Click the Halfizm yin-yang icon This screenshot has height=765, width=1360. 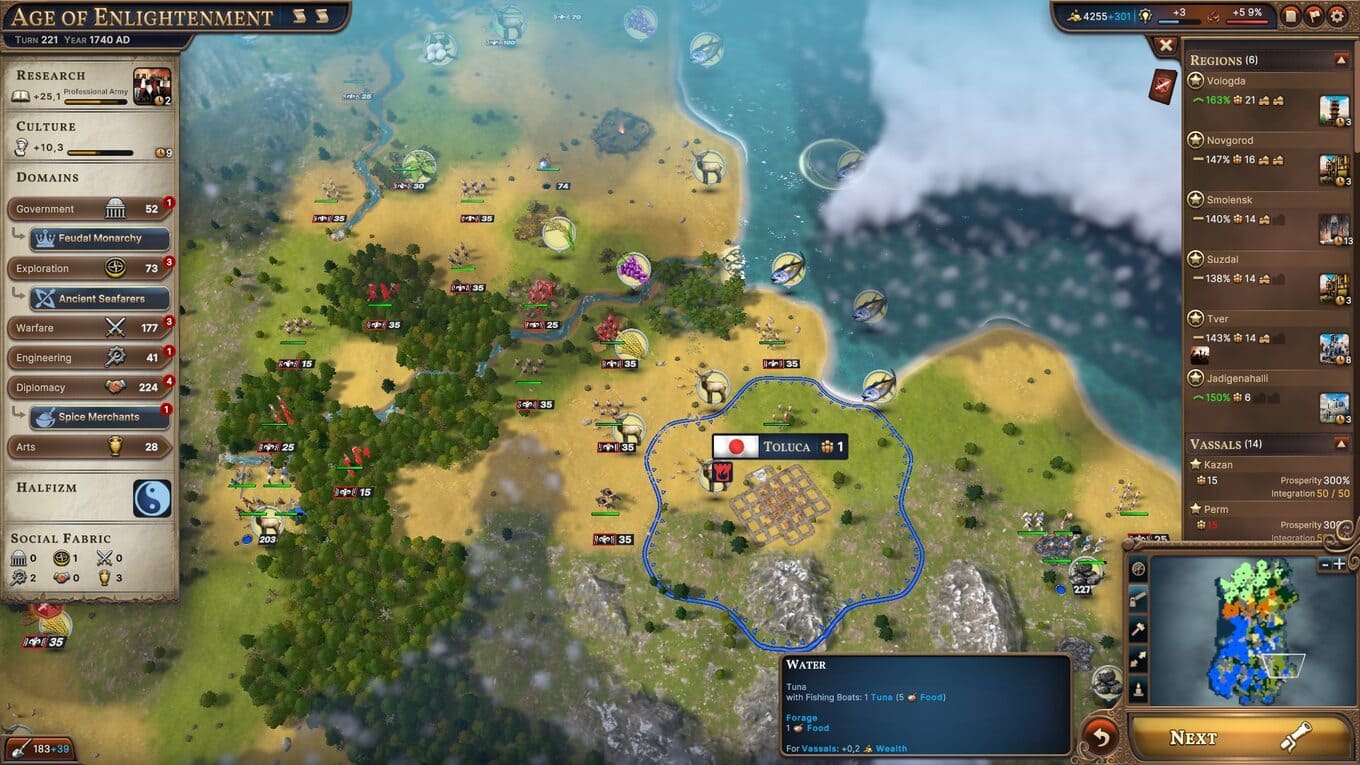pyautogui.click(x=152, y=498)
